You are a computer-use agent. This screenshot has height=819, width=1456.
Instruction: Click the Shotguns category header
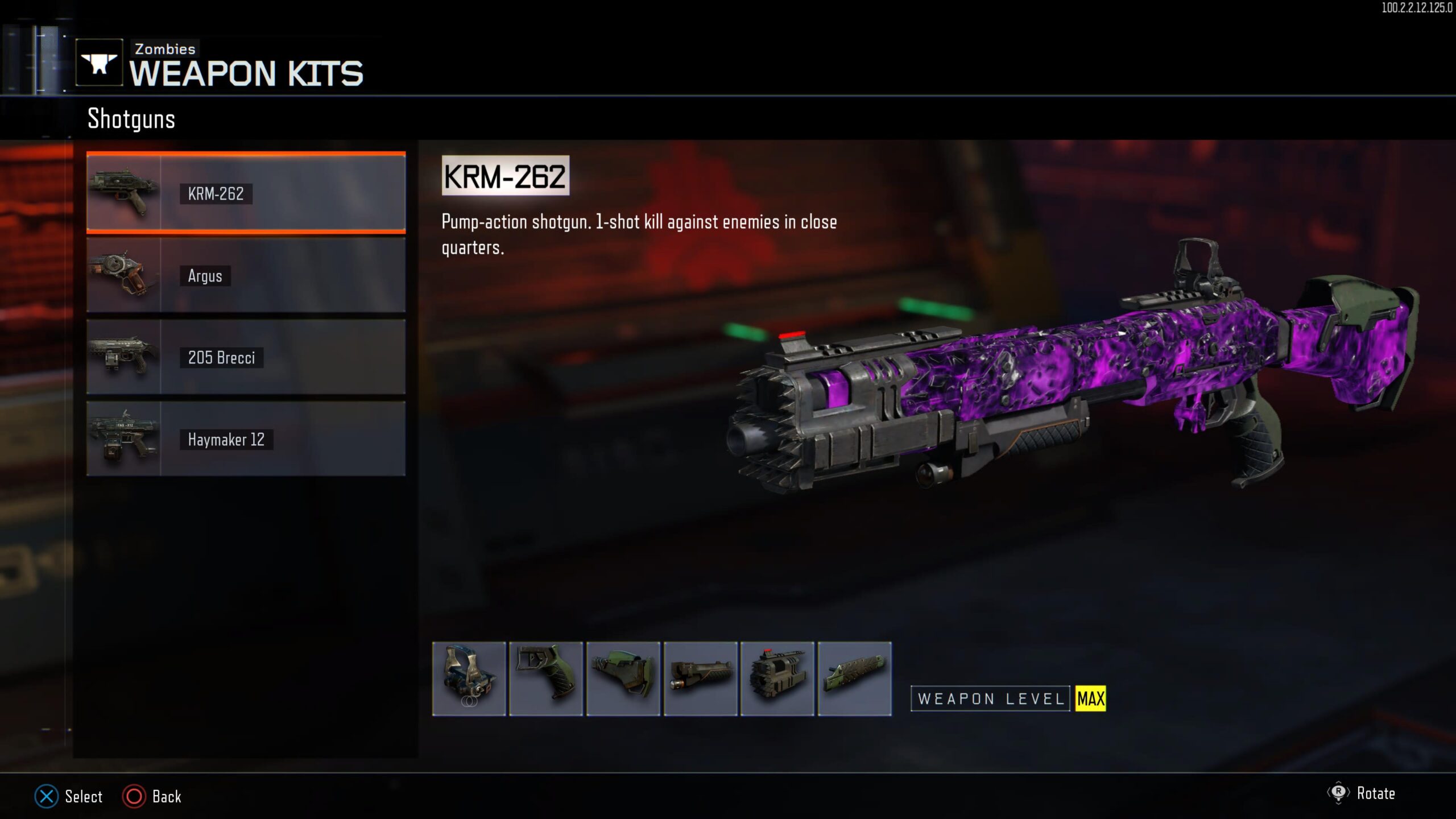(131, 119)
